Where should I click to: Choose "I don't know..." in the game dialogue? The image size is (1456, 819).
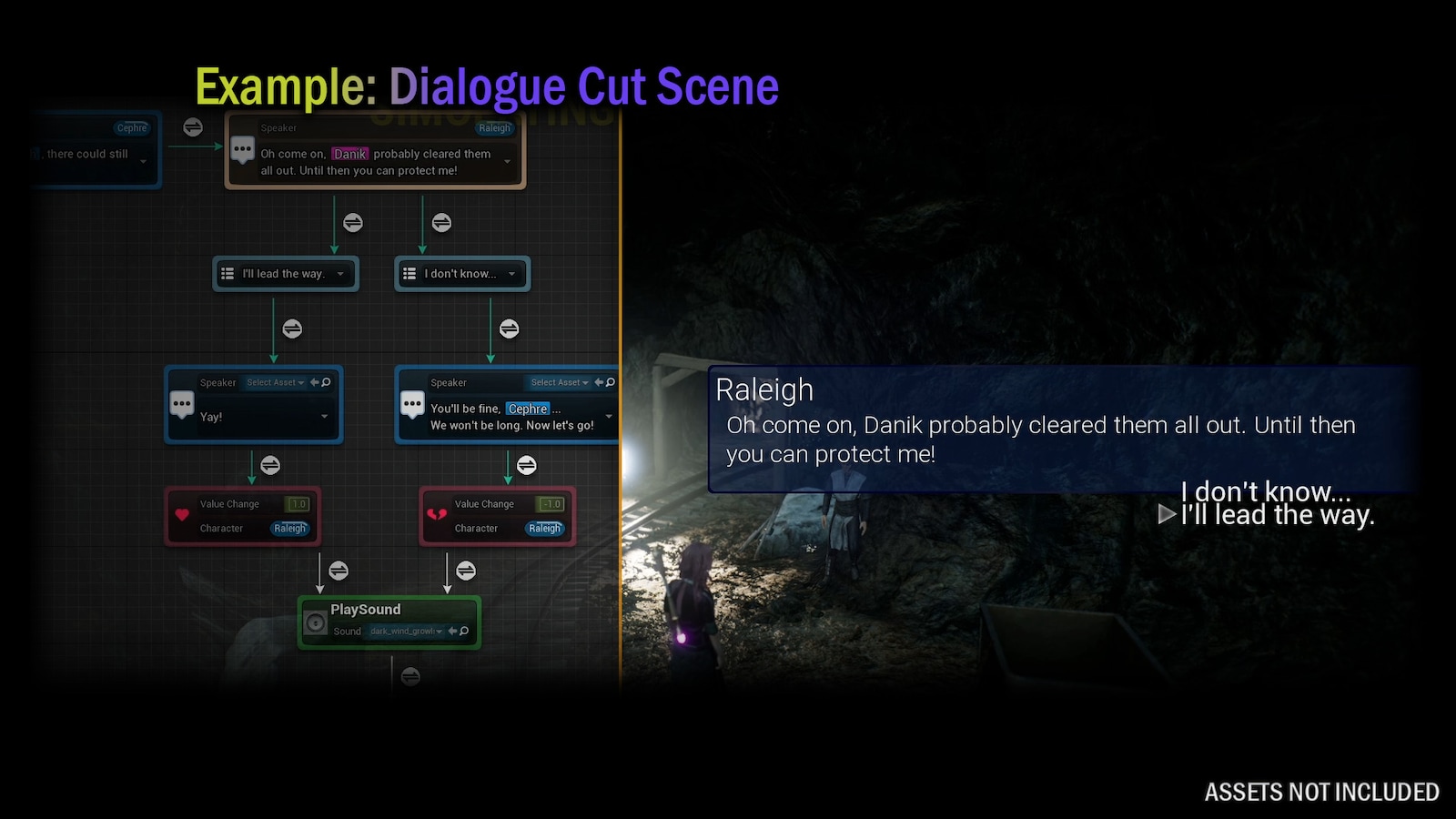[x=1265, y=491]
